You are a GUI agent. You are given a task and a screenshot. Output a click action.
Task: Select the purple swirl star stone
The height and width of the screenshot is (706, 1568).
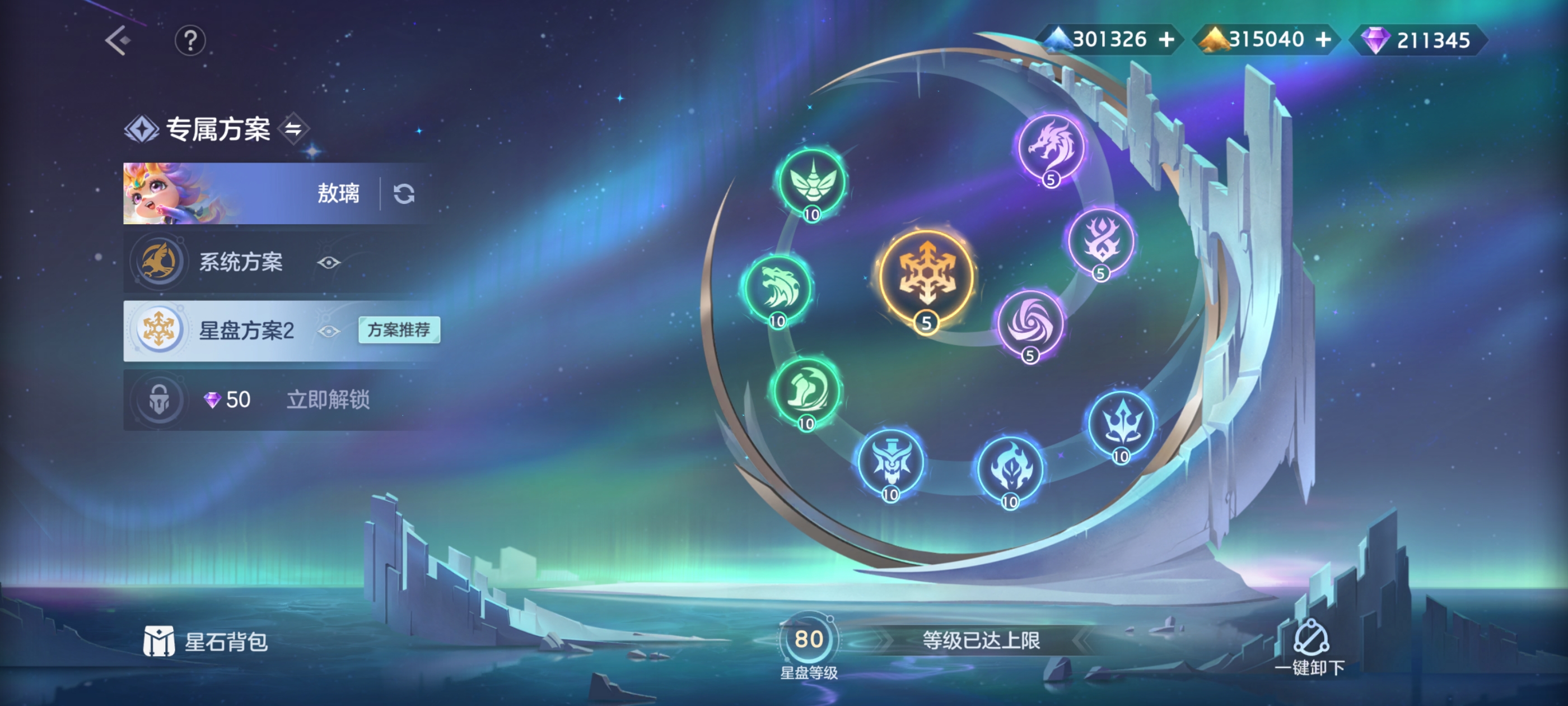point(1030,323)
